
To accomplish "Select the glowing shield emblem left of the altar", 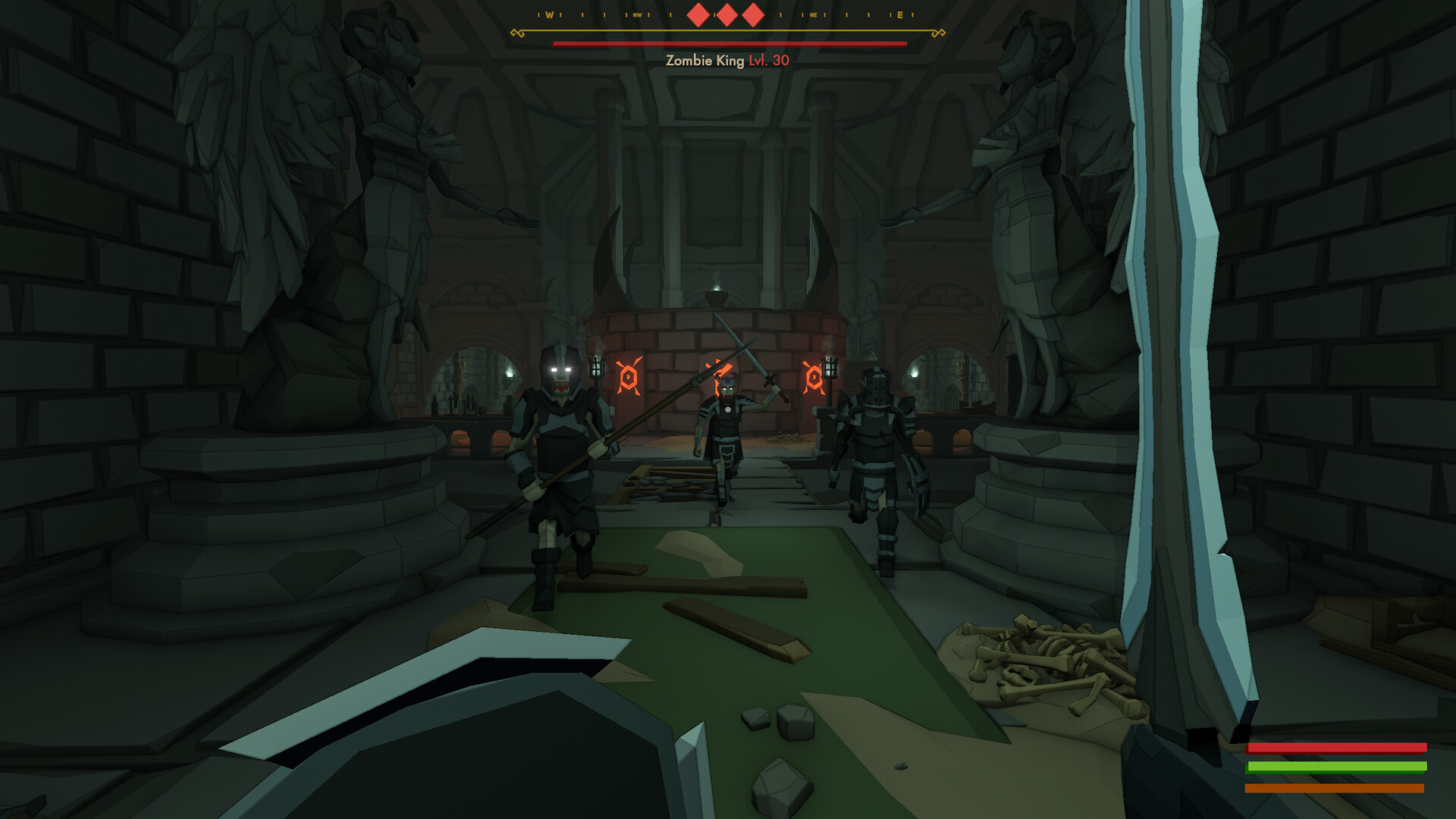I will point(628,376).
